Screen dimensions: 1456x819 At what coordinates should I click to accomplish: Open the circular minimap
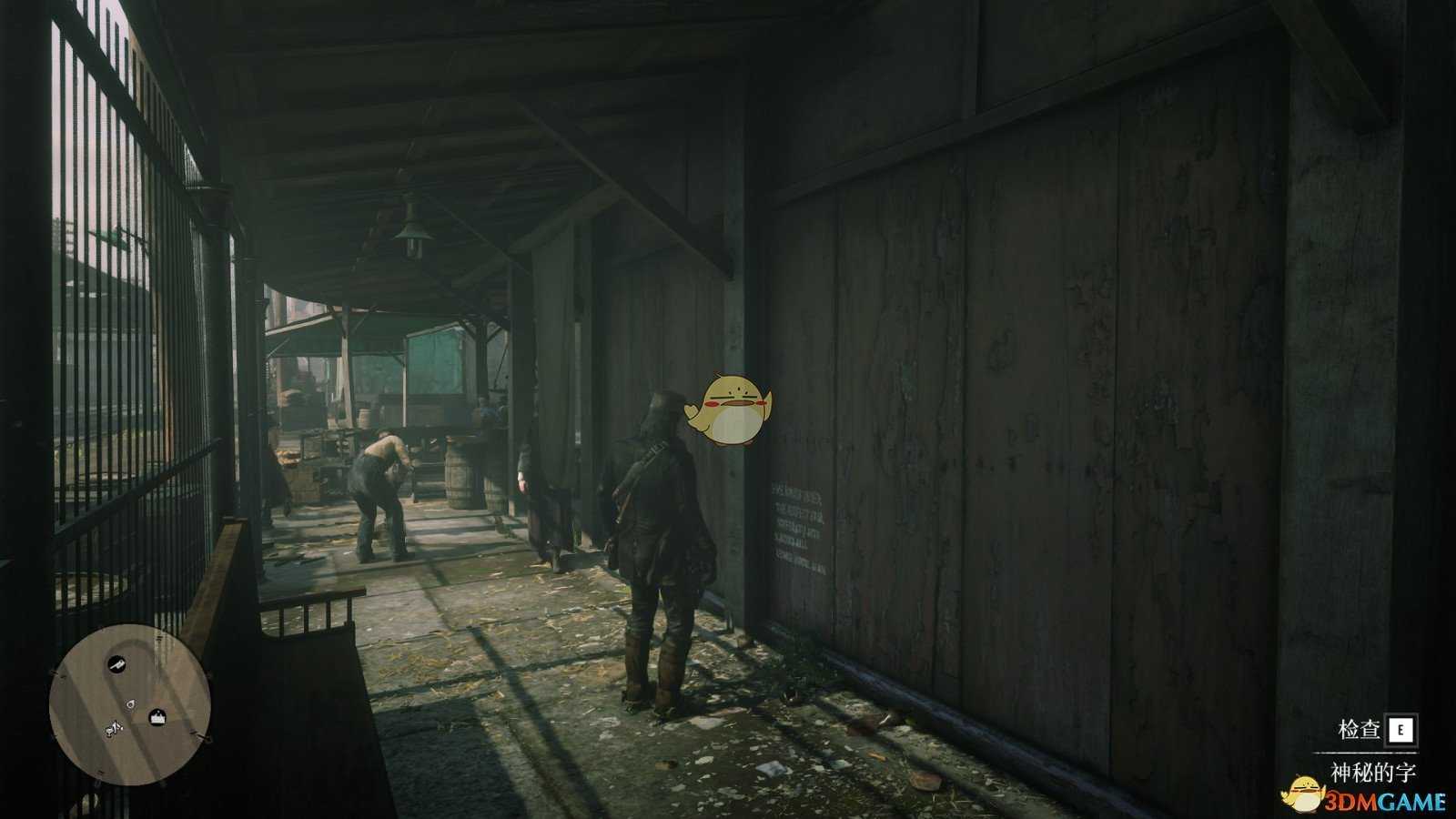[130, 703]
